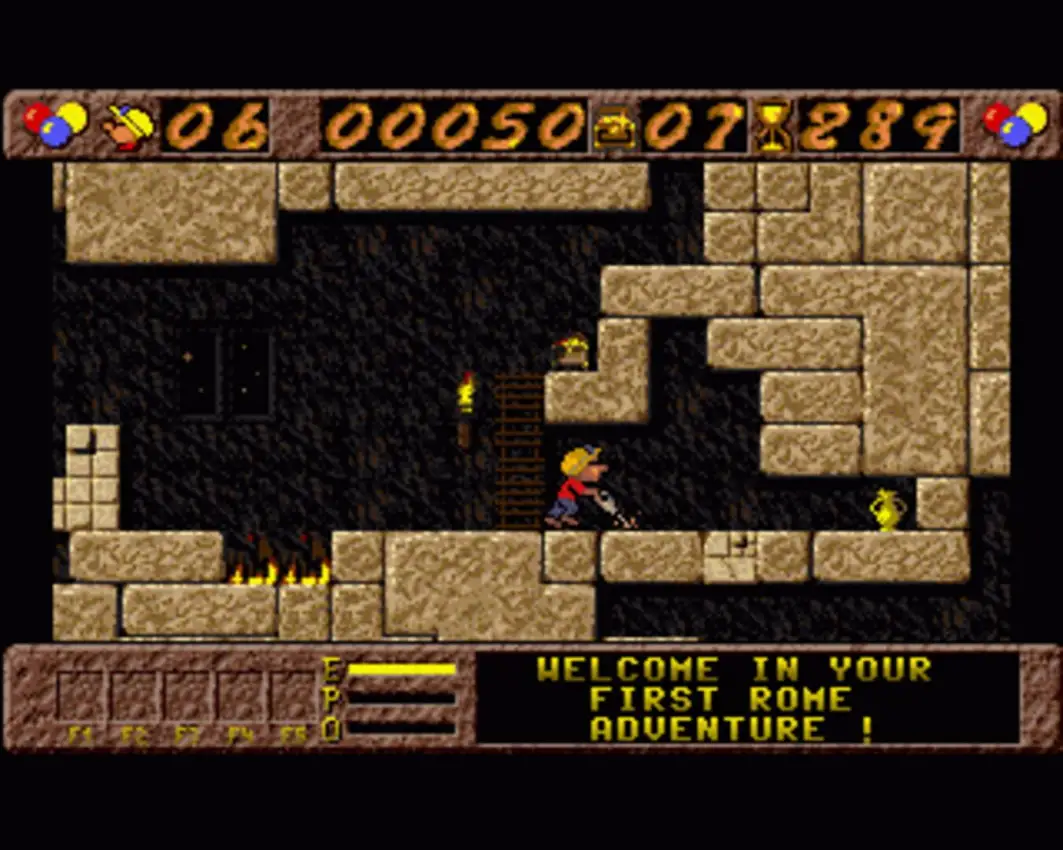Click the golden hourglass timer icon
This screenshot has width=1063, height=850.
click(772, 128)
